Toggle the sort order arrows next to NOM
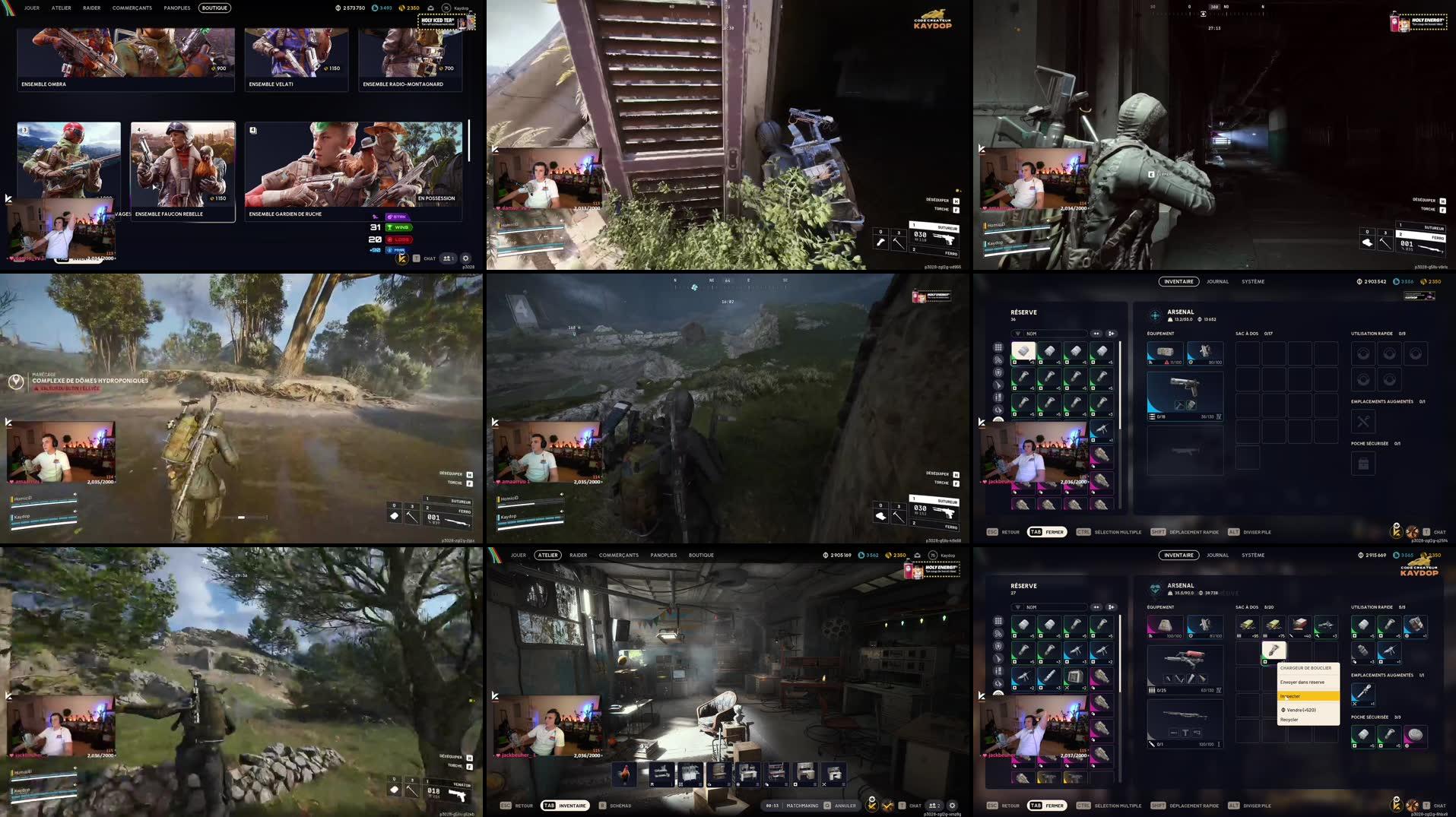The image size is (1456, 817). coord(1097,334)
